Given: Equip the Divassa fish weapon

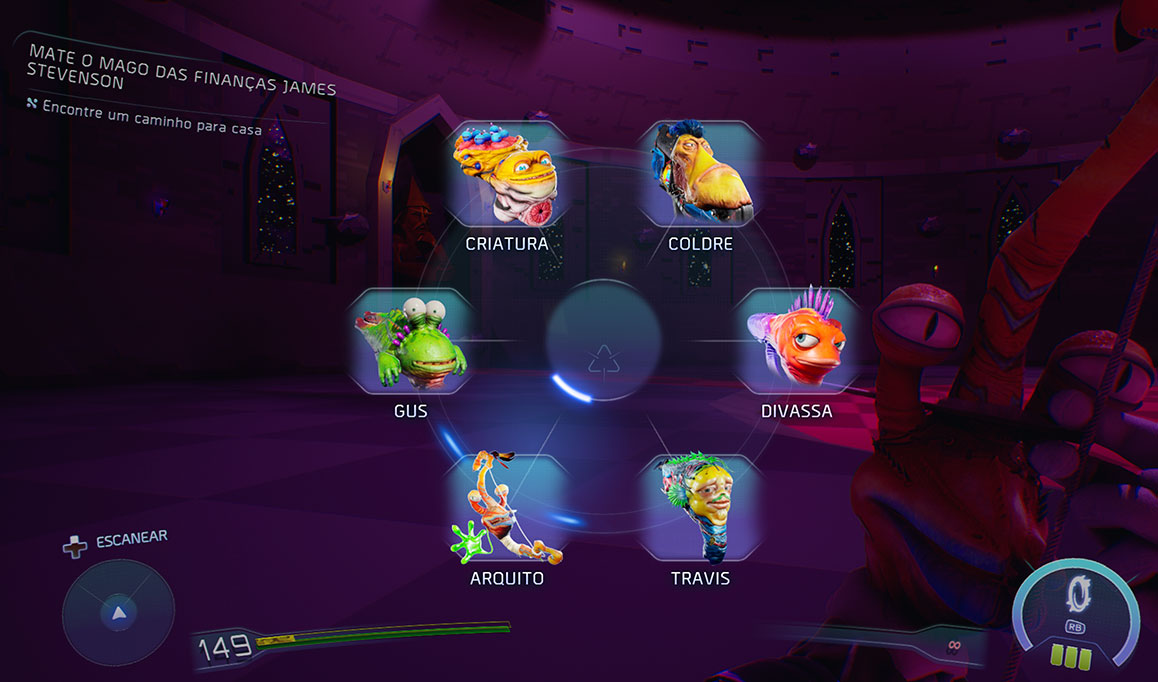Looking at the screenshot, I should 797,341.
